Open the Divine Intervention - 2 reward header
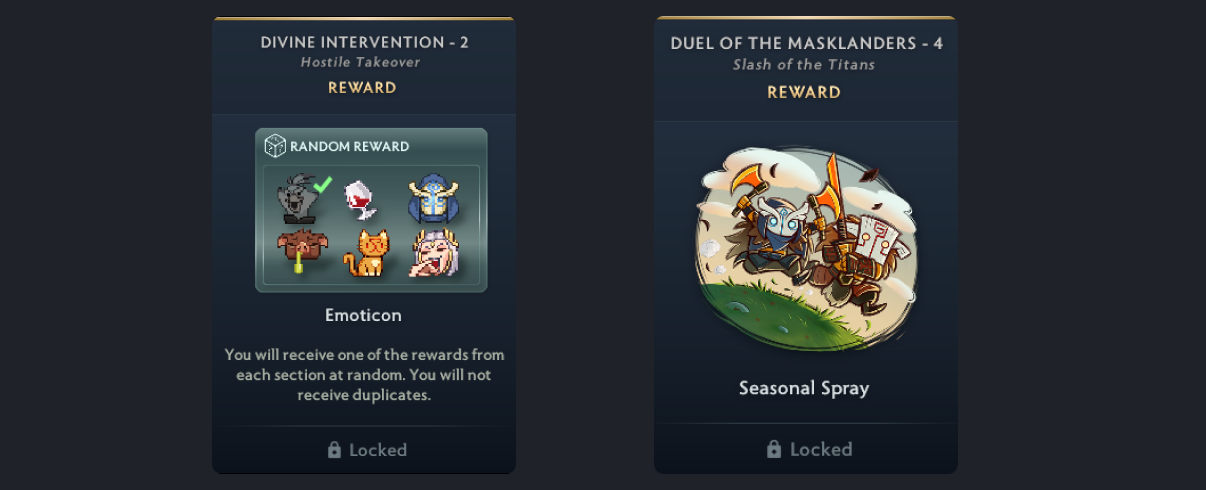Screen dimensions: 1206x490 (x=364, y=42)
